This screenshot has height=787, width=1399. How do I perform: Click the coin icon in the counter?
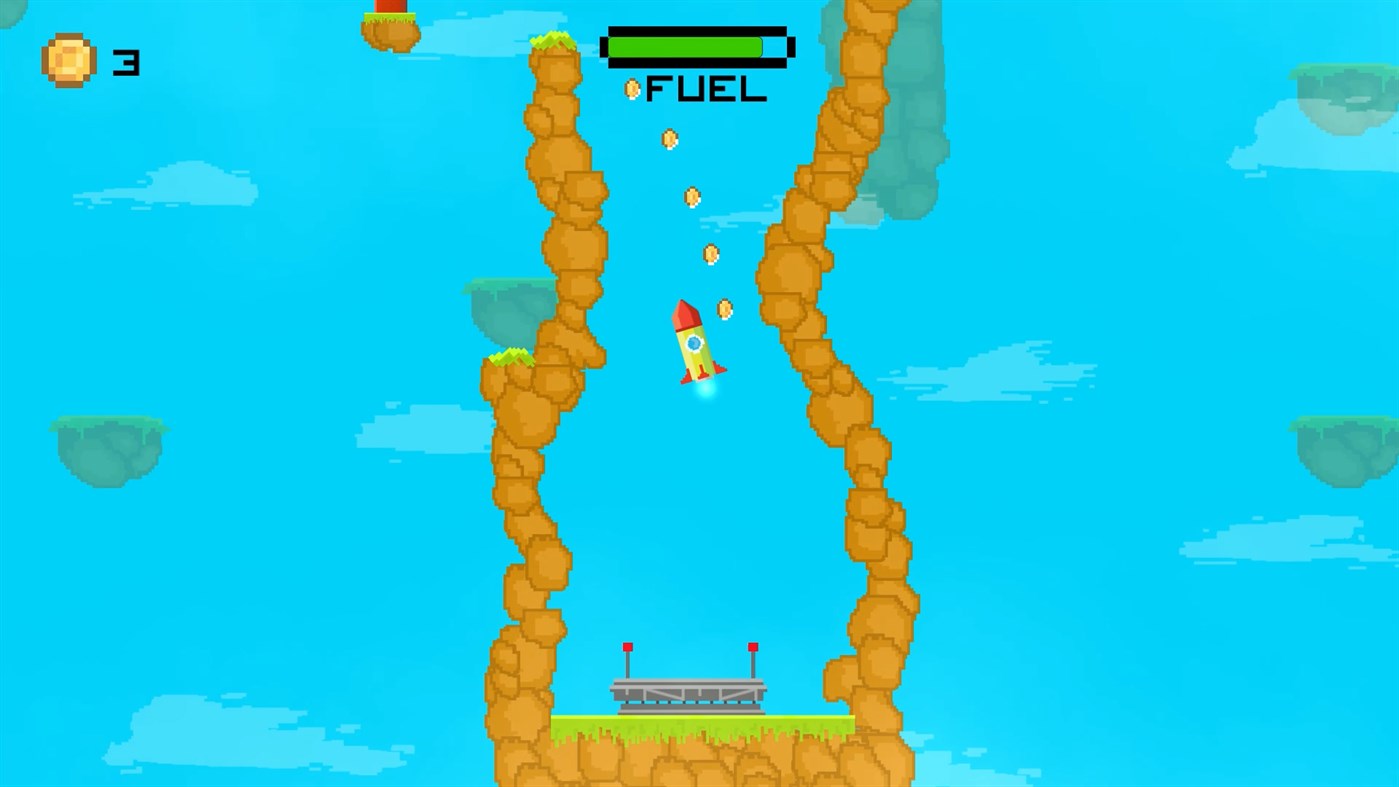coord(67,57)
